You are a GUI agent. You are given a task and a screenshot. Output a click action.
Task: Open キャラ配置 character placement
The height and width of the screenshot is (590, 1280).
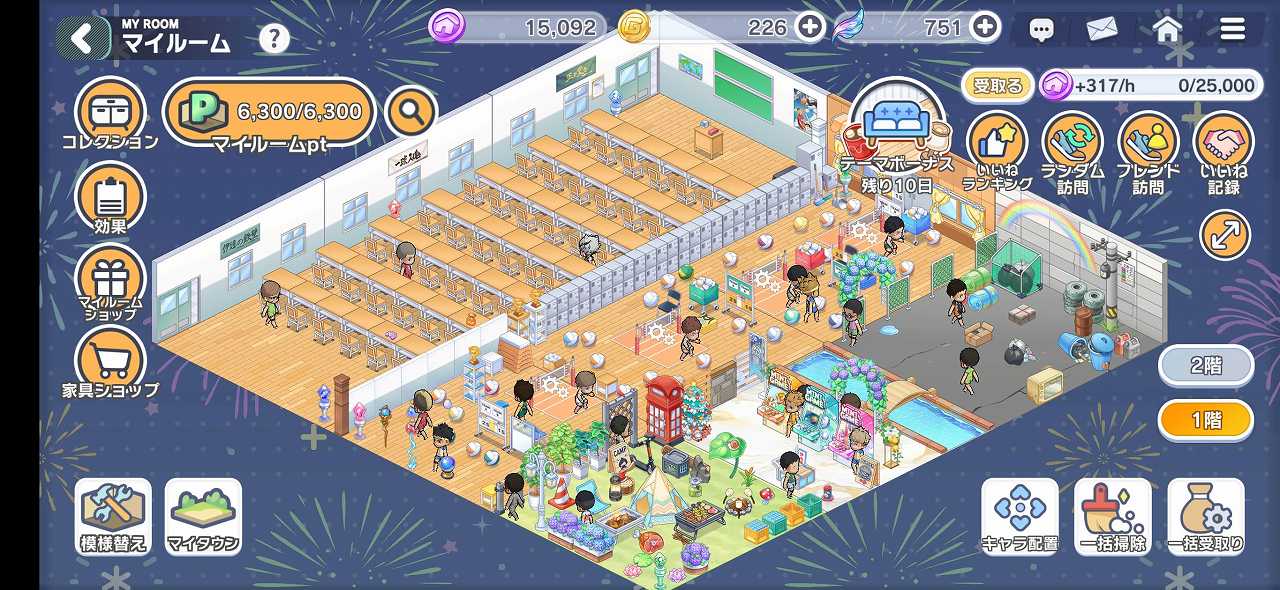coord(1019,515)
